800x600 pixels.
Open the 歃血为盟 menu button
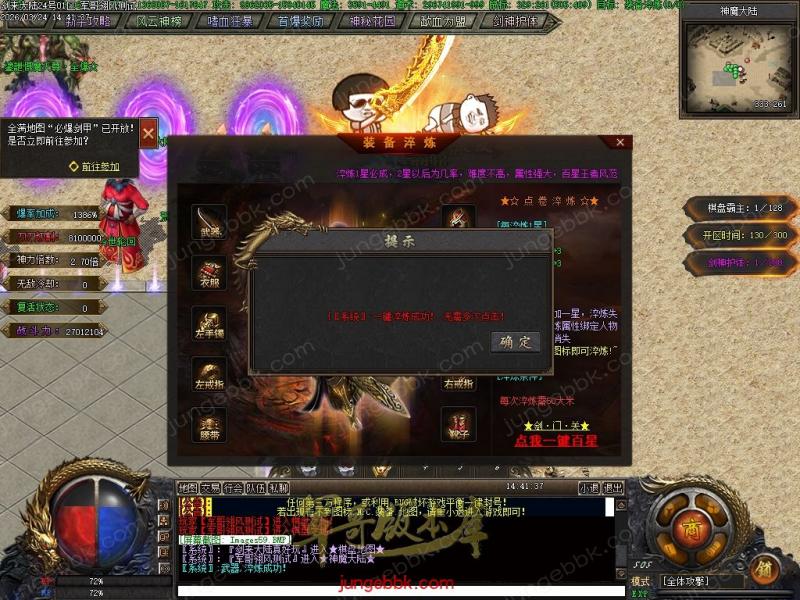pyautogui.click(x=443, y=21)
